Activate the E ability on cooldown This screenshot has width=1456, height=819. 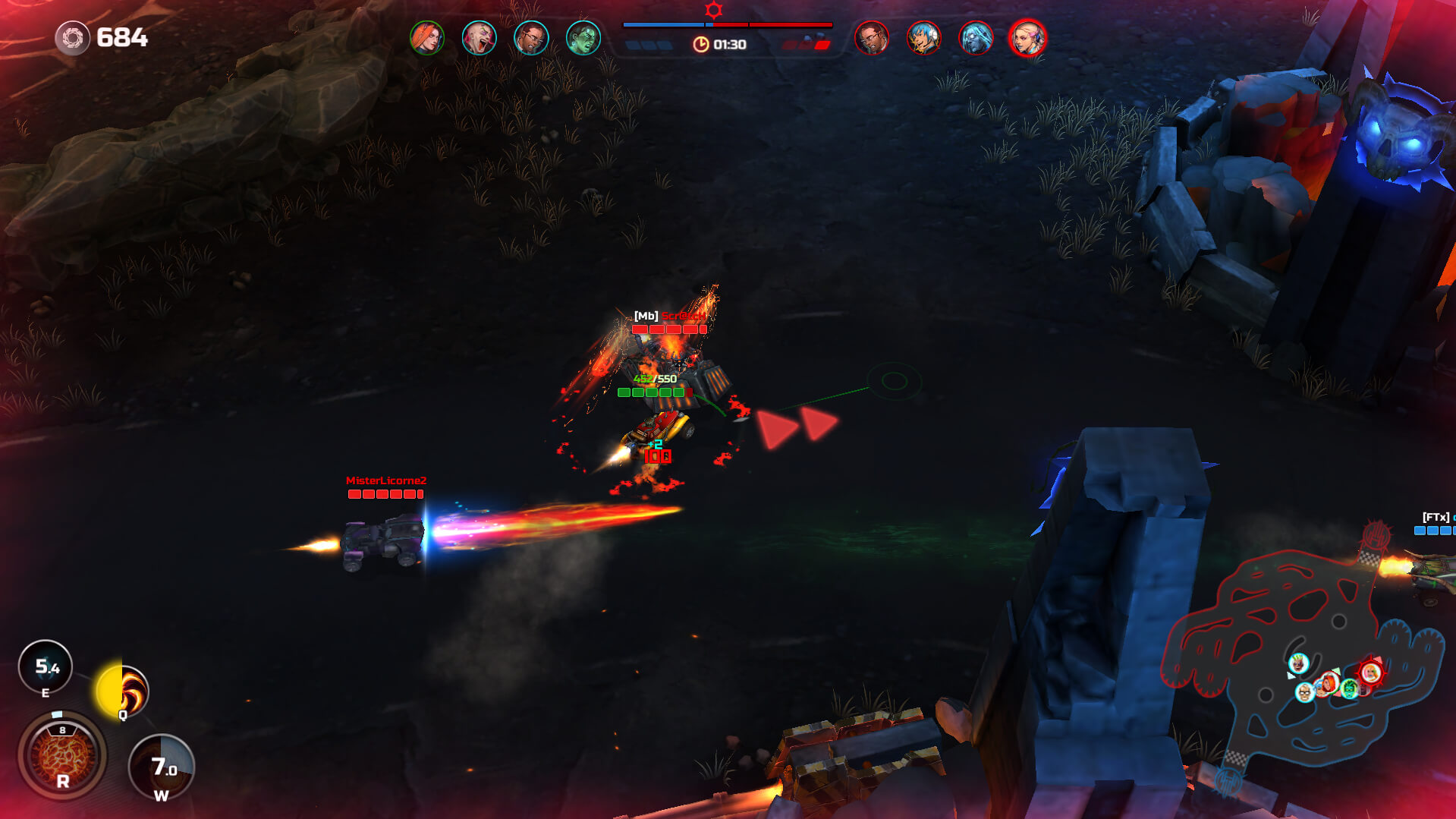(46, 667)
